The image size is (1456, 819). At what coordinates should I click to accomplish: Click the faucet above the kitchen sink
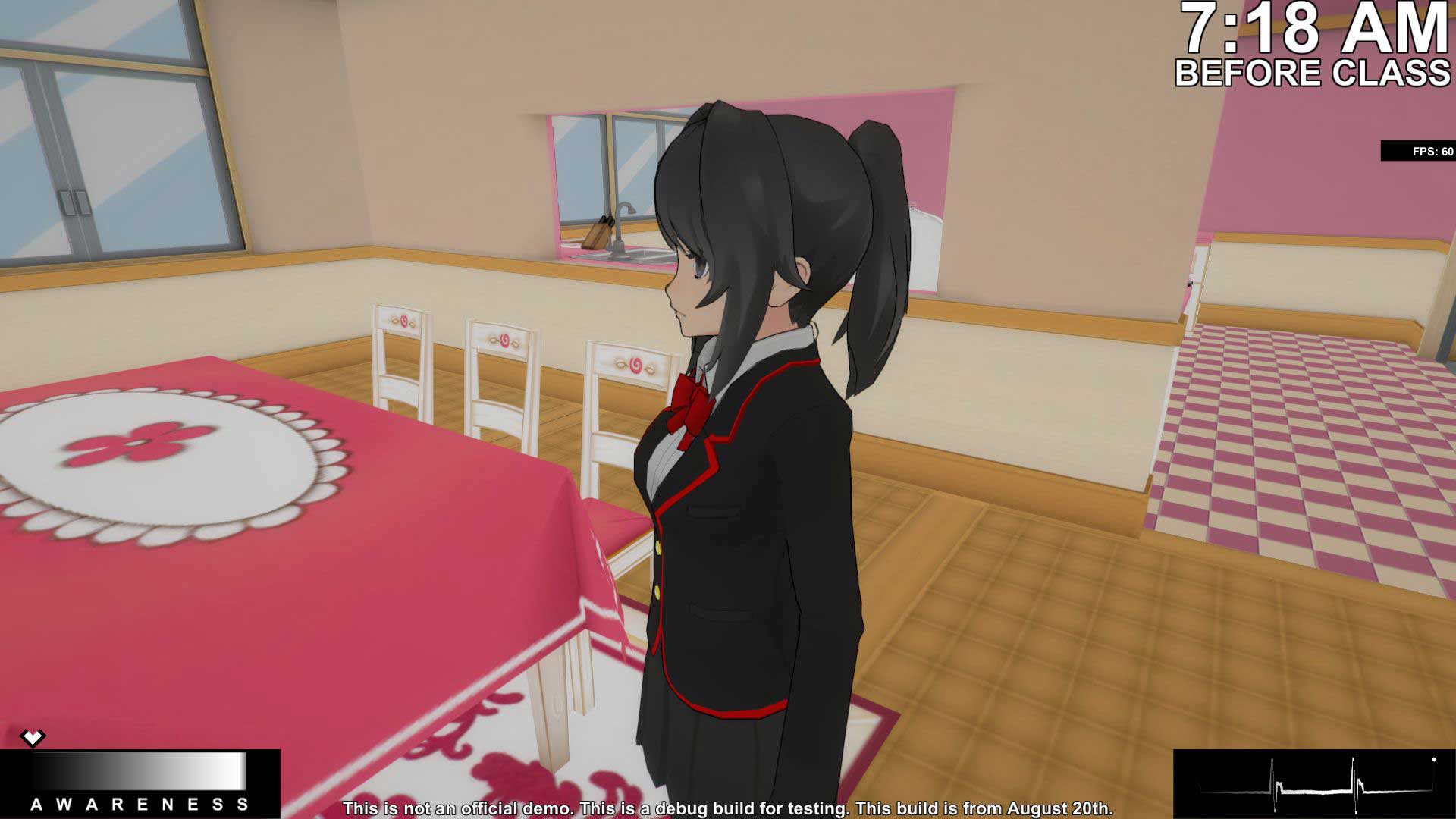[626, 209]
